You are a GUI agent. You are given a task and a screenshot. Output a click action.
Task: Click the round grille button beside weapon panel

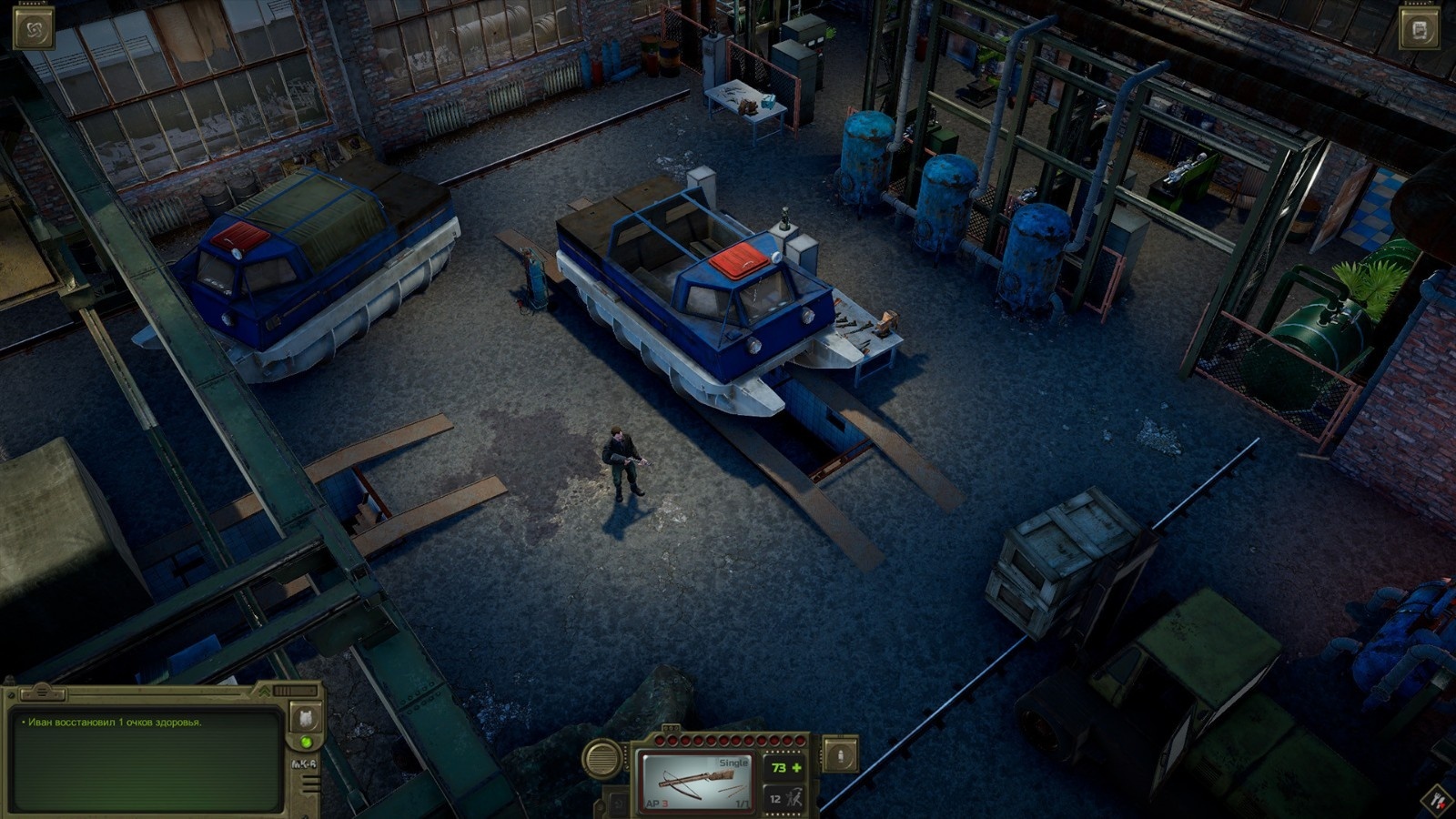602,759
